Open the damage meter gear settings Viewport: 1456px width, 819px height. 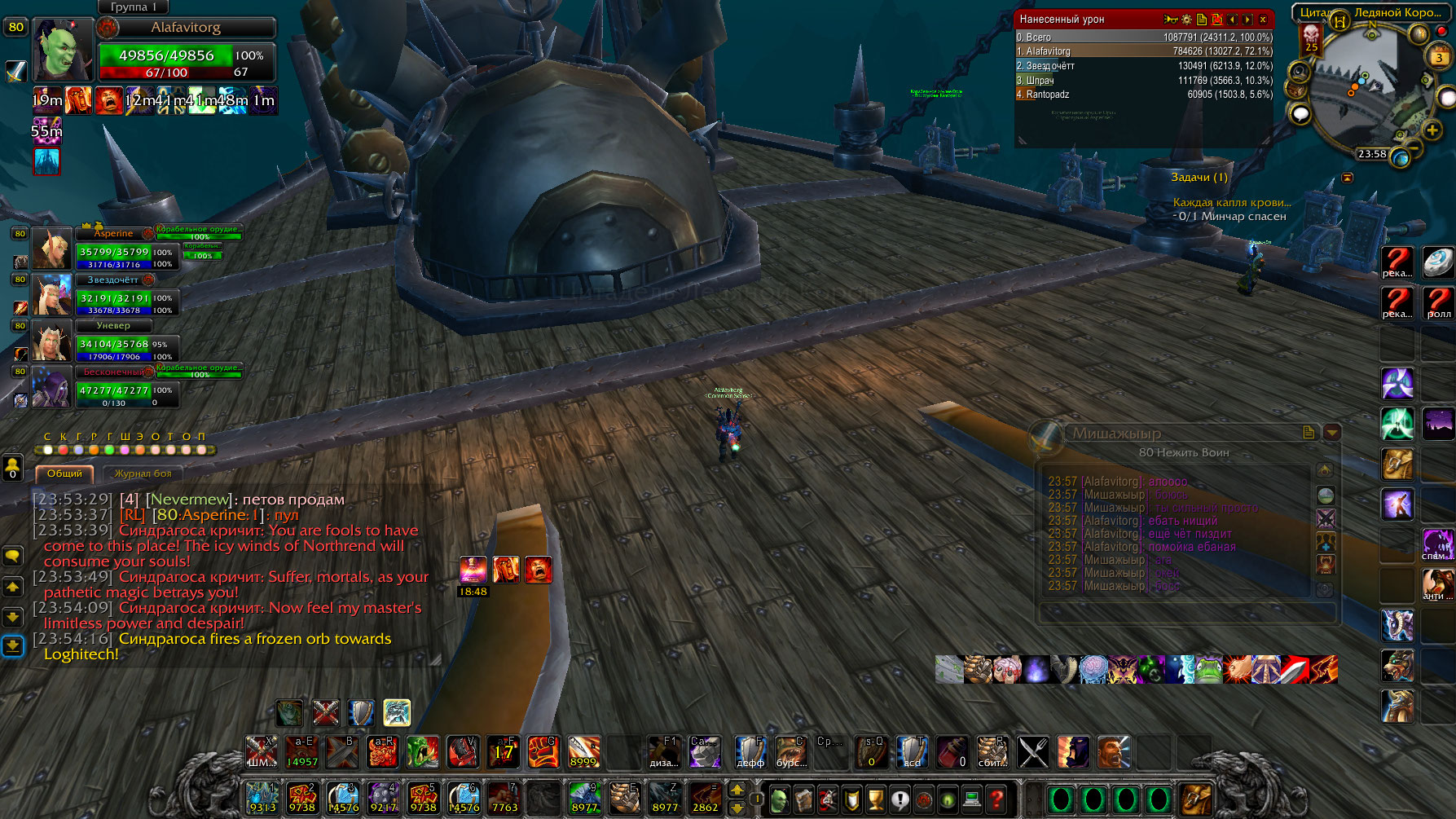[1186, 20]
